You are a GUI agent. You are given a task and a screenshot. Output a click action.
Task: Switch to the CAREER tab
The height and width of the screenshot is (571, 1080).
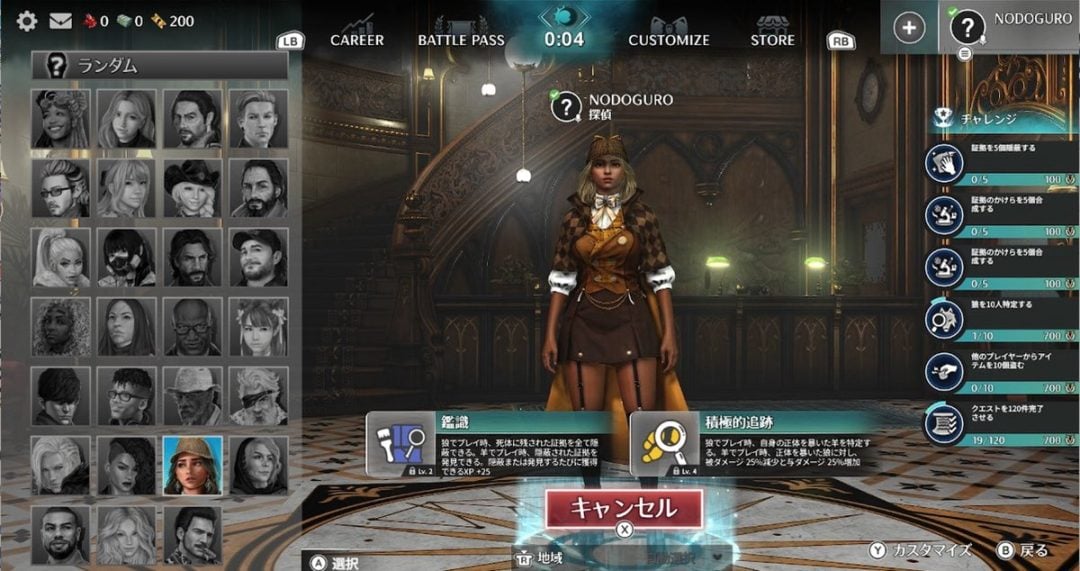pyautogui.click(x=357, y=40)
